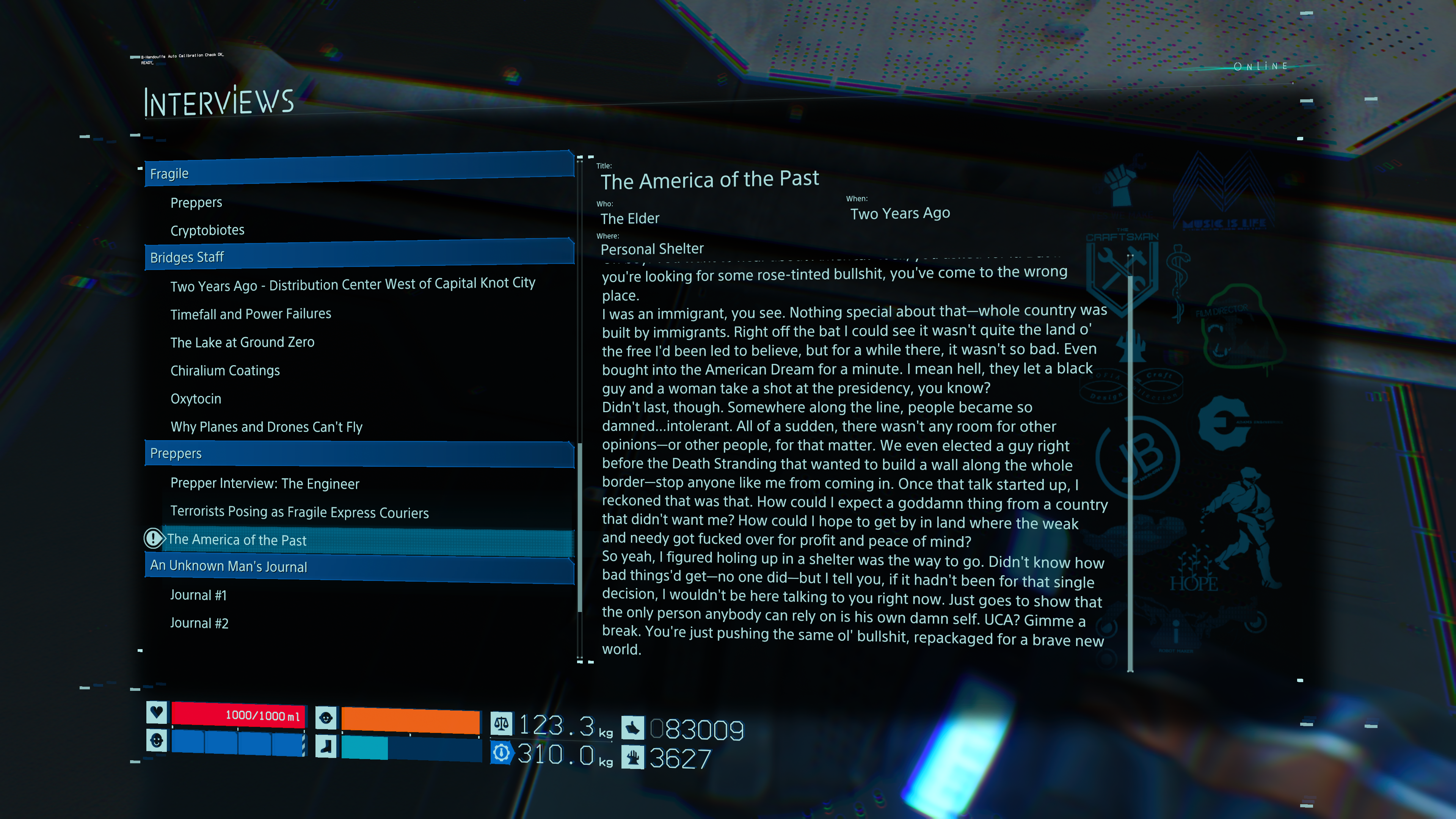Viewport: 1456px width, 819px height.
Task: Select the Chiralium Coatings interview
Action: tap(225, 371)
